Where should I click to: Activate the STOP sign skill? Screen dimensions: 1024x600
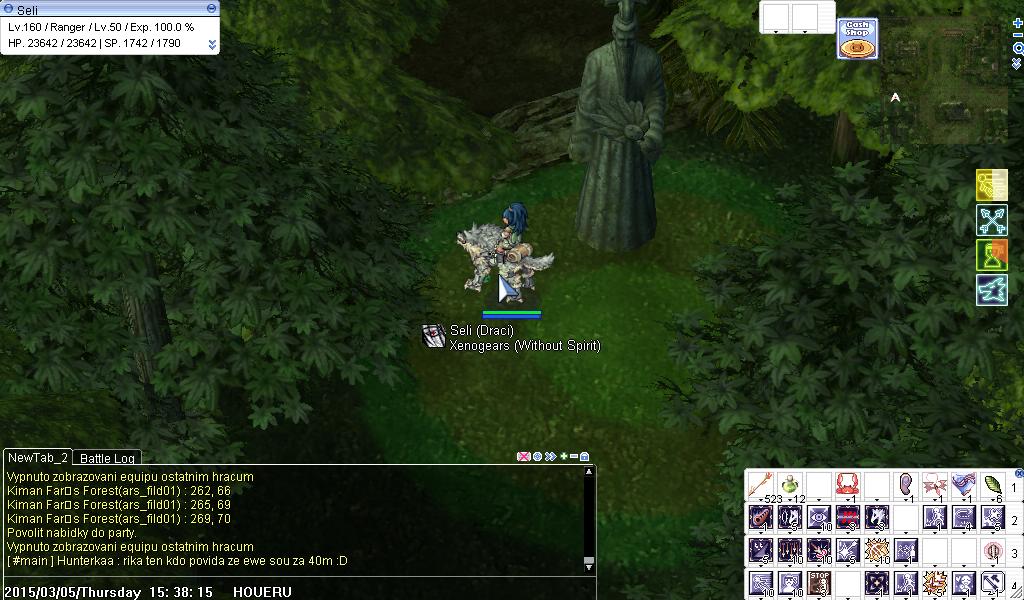[819, 582]
